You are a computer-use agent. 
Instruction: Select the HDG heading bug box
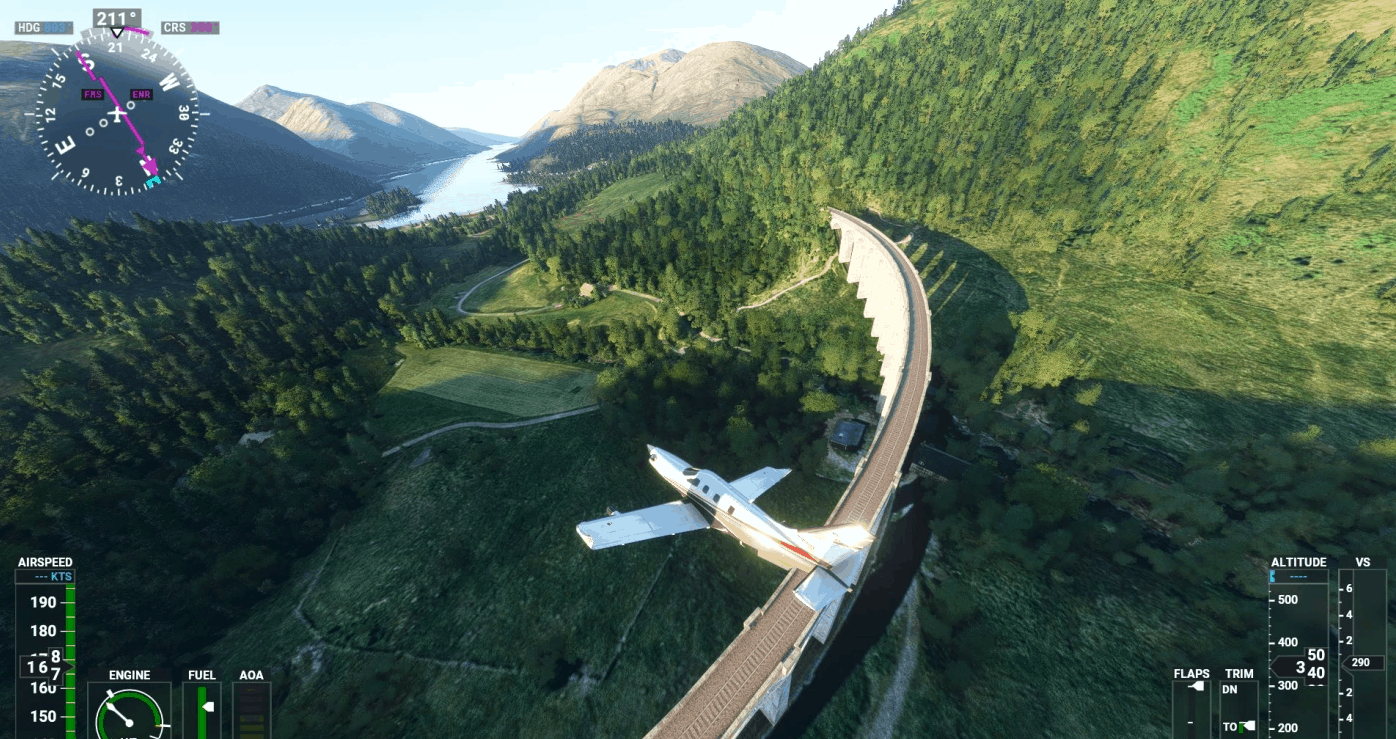pos(44,28)
